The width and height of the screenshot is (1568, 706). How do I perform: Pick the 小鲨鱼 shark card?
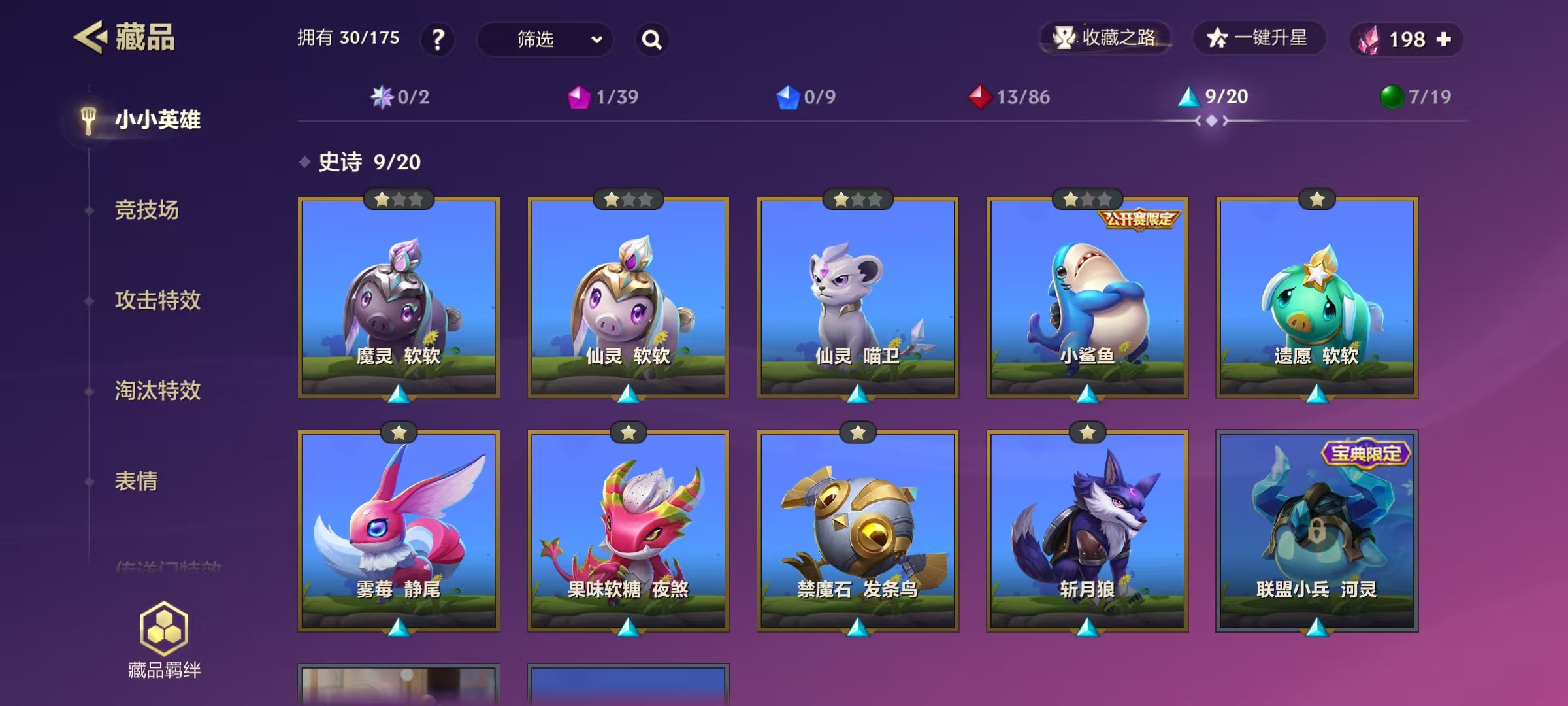point(1087,298)
